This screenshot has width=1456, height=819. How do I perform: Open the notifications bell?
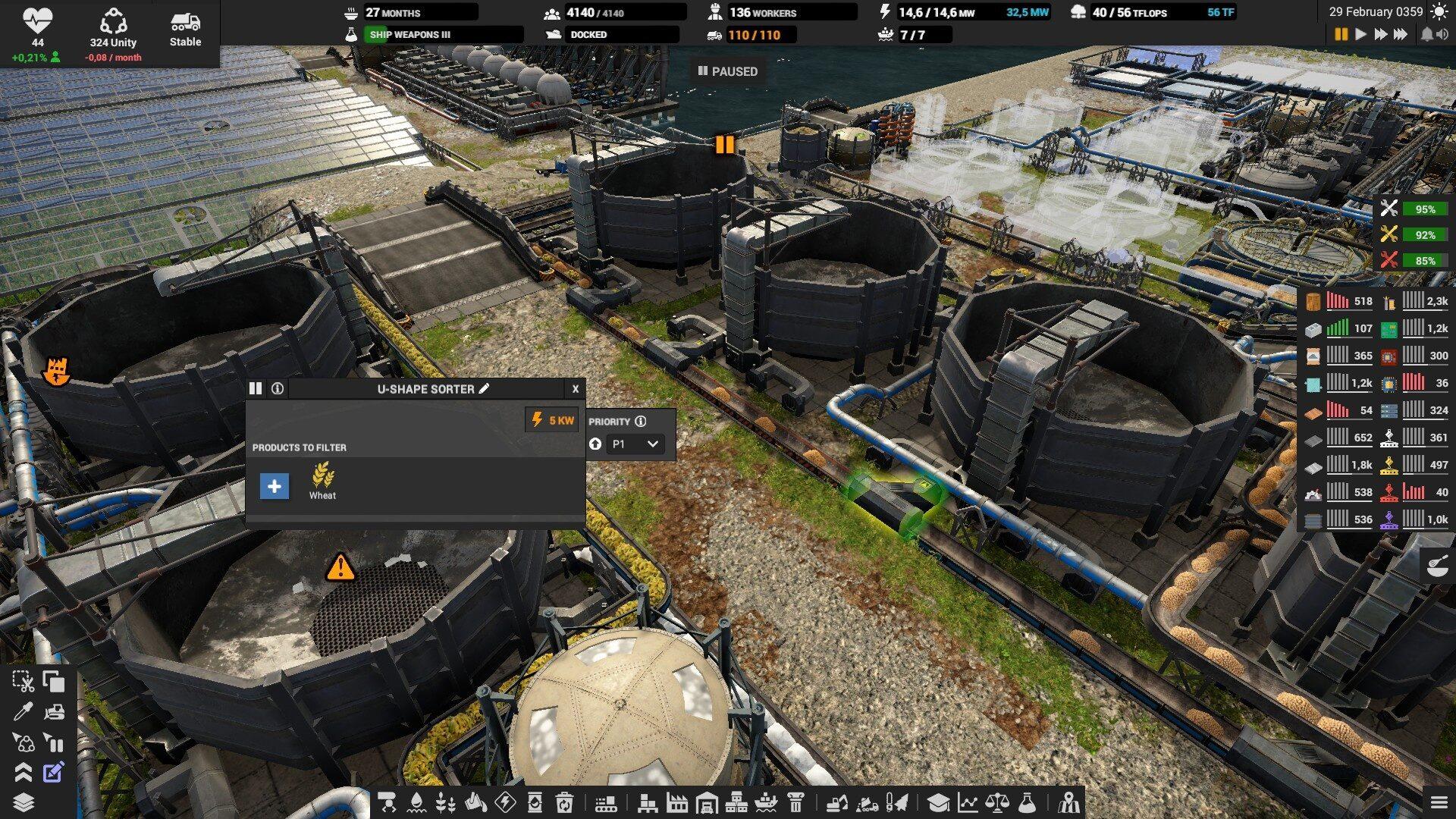point(1426,34)
